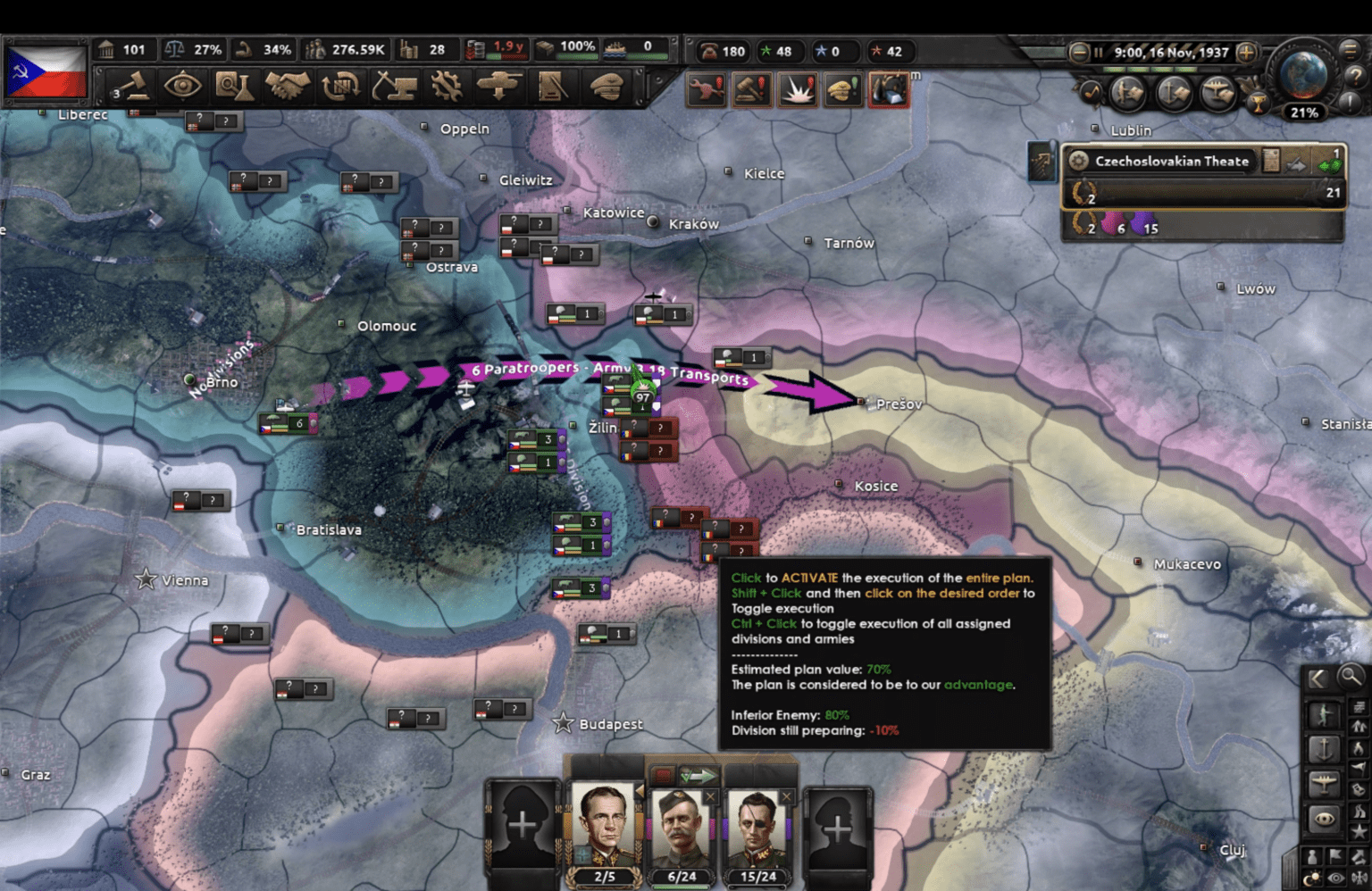Pause the game with the pause button
This screenshot has width=1372, height=891.
[1098, 52]
